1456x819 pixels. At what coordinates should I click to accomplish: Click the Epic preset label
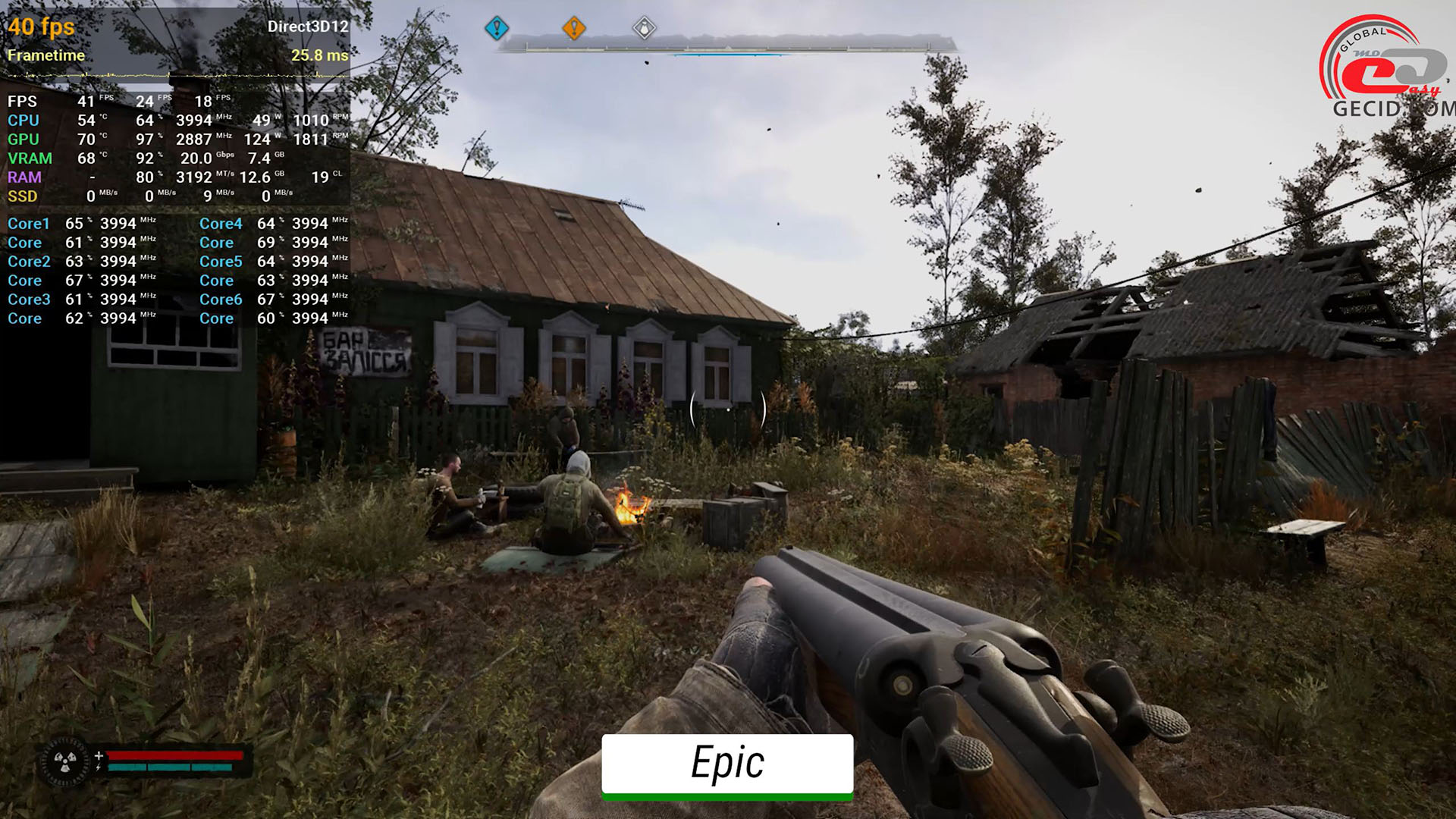(x=727, y=764)
